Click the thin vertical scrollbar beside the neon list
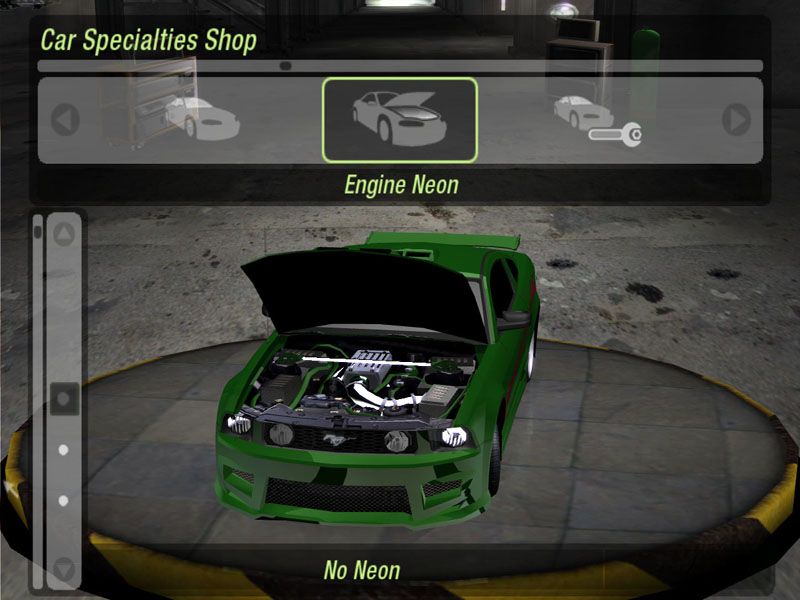The width and height of the screenshot is (800, 600). [x=38, y=400]
